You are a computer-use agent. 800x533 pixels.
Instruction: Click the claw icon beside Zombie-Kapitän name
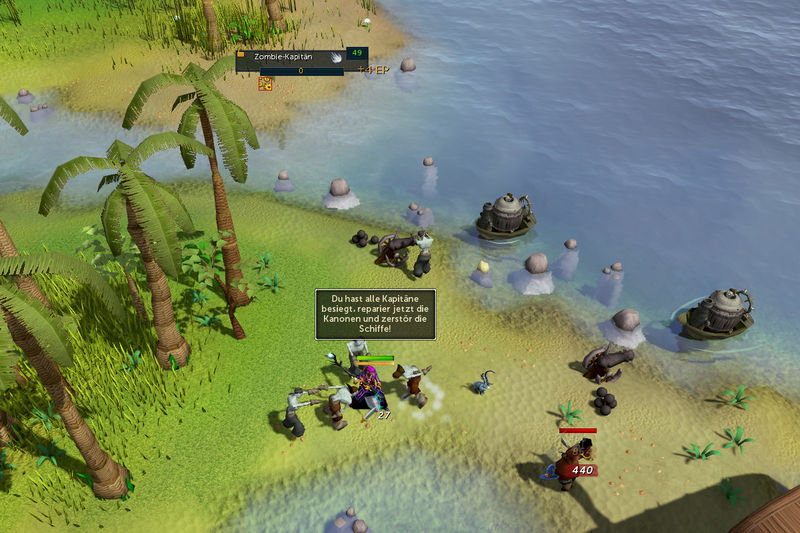click(336, 58)
